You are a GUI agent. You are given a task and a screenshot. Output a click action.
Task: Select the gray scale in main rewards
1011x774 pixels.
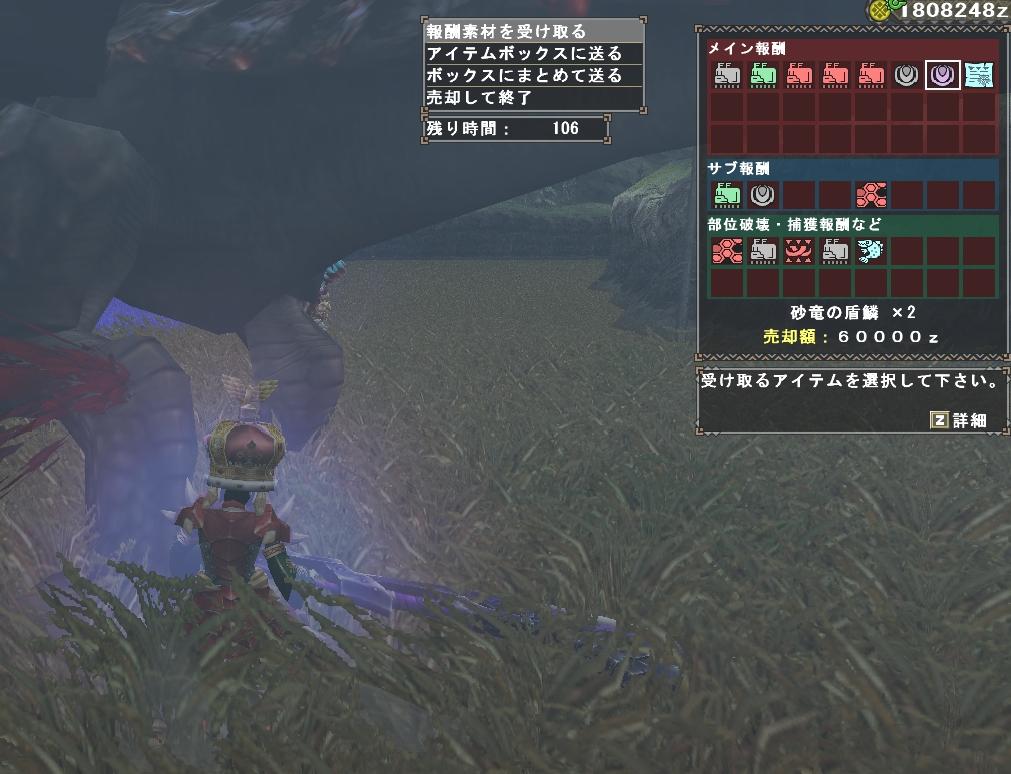tap(907, 75)
